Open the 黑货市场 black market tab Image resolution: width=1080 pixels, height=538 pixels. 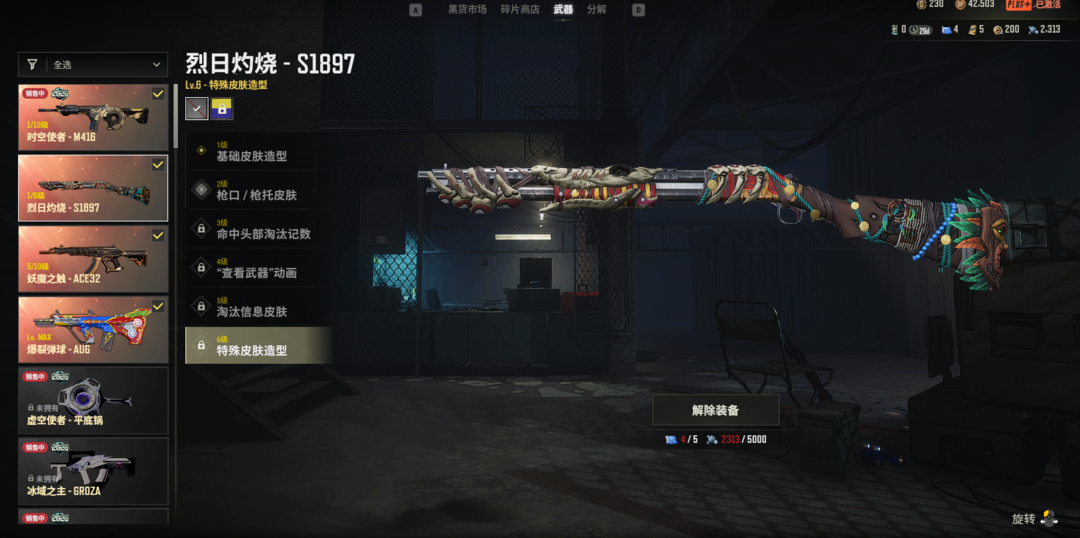(467, 10)
